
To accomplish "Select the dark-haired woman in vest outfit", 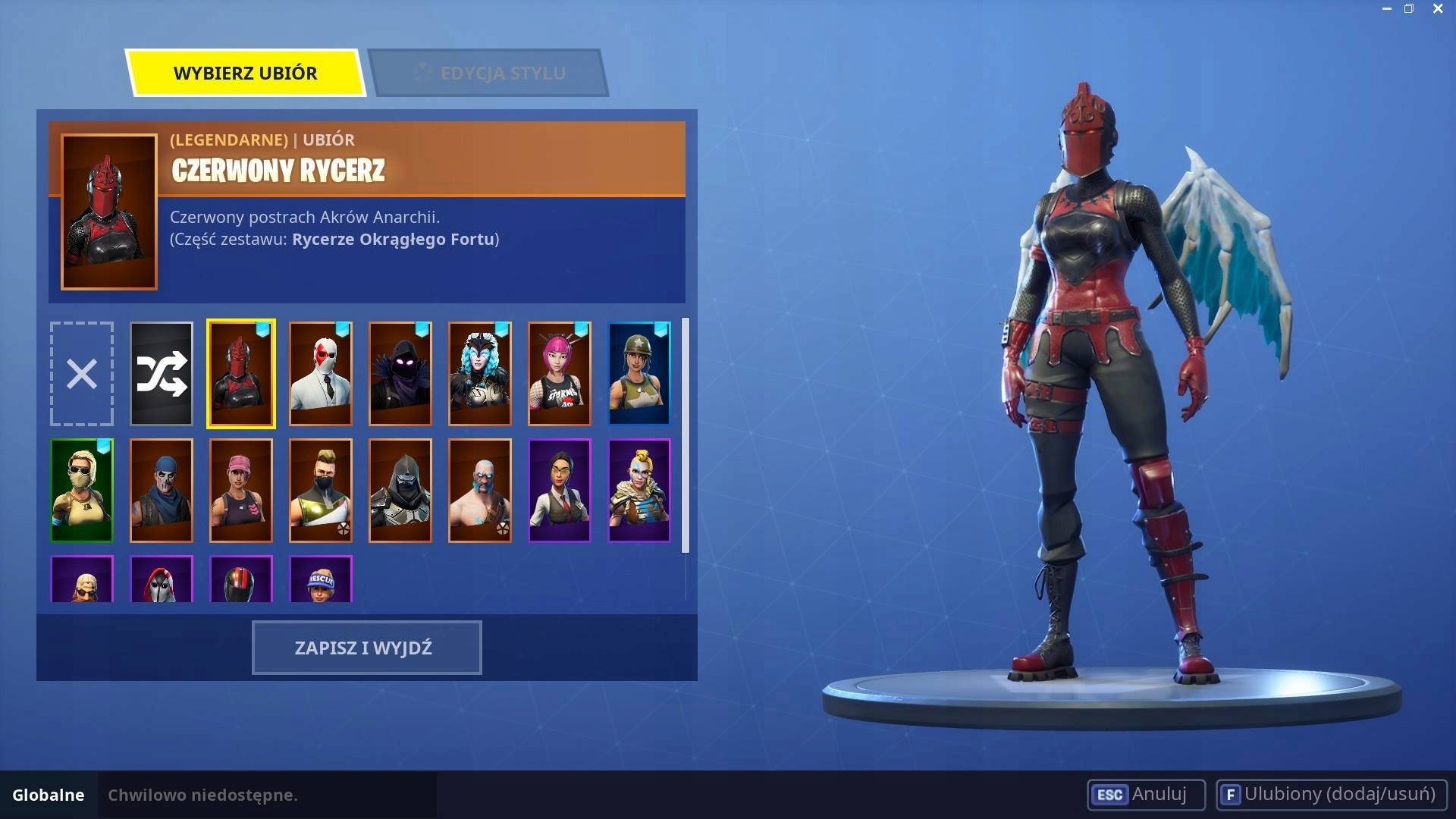I will 560,491.
